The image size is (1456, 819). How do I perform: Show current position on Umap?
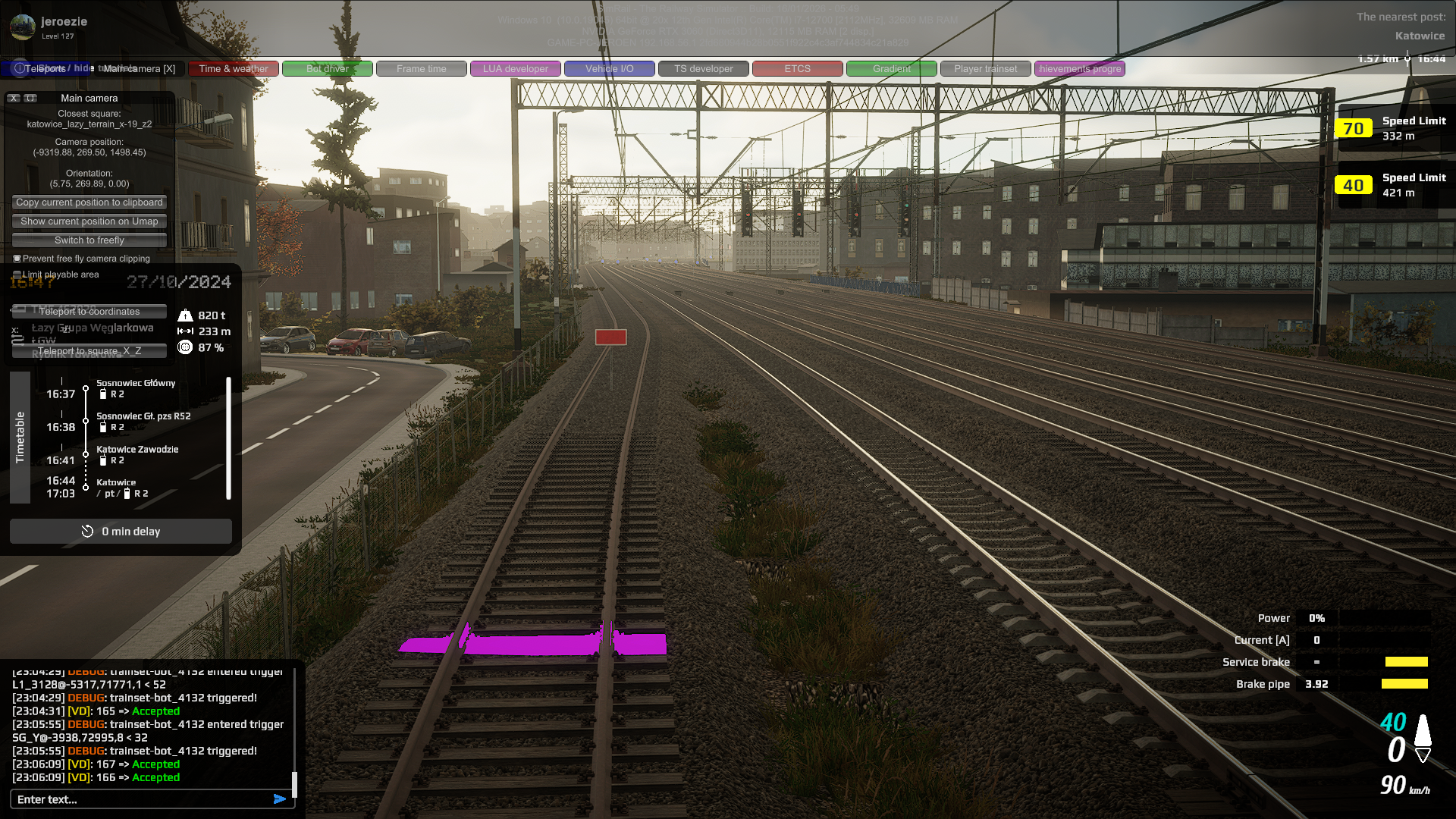(x=89, y=221)
